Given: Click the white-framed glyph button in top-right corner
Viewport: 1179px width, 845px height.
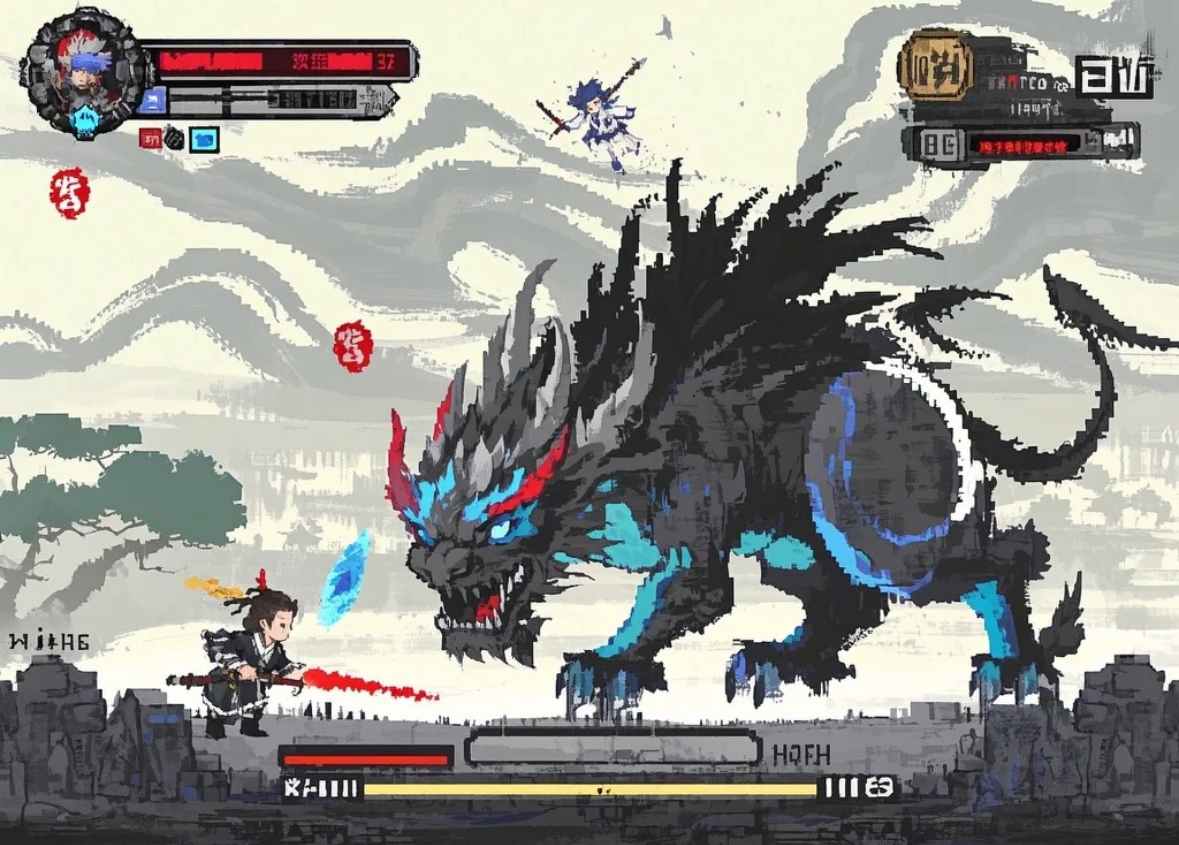Looking at the screenshot, I should [x=1115, y=75].
